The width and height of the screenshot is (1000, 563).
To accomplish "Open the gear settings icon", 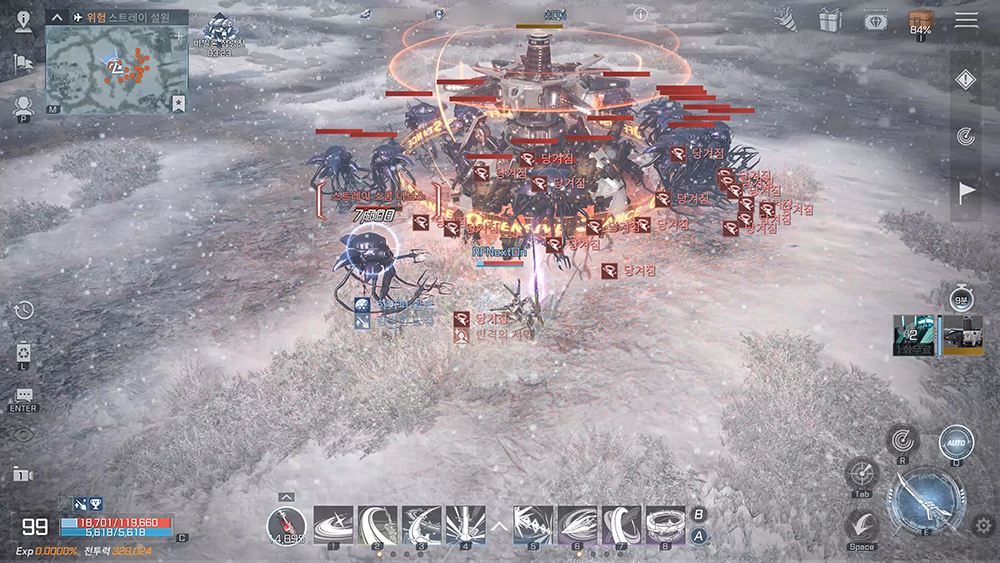I will 983,525.
